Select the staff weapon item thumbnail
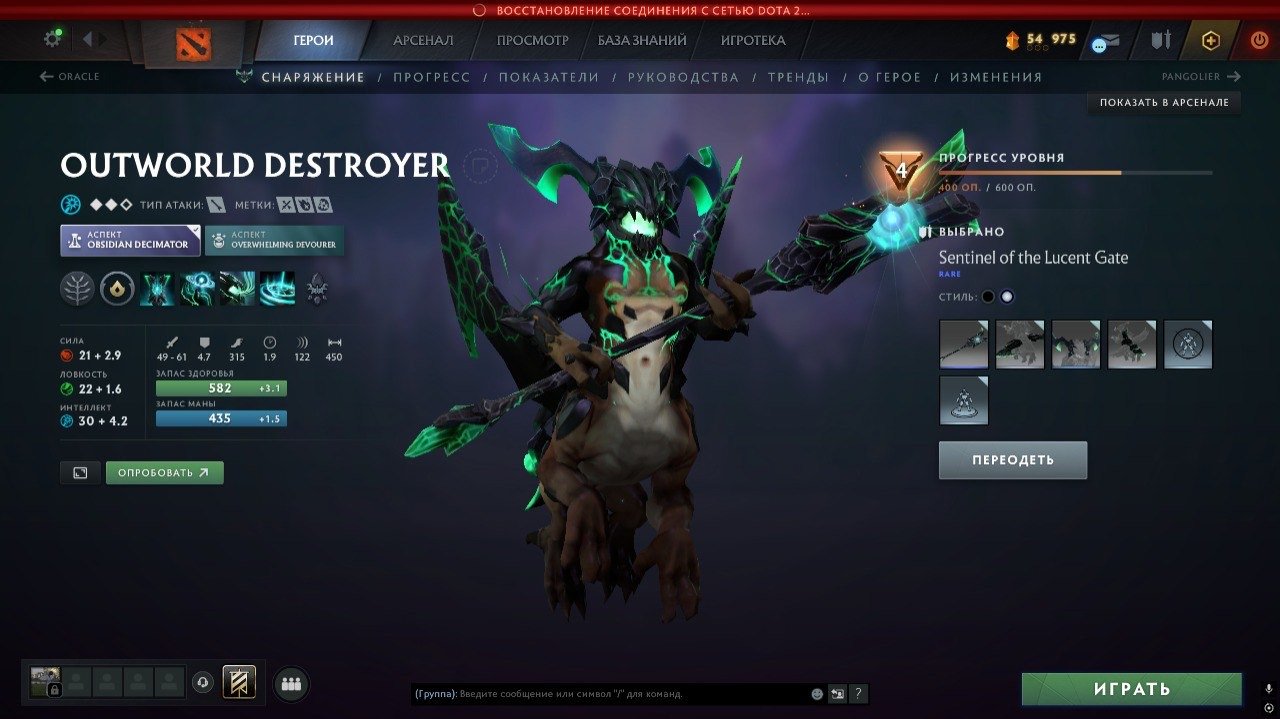 tap(963, 345)
